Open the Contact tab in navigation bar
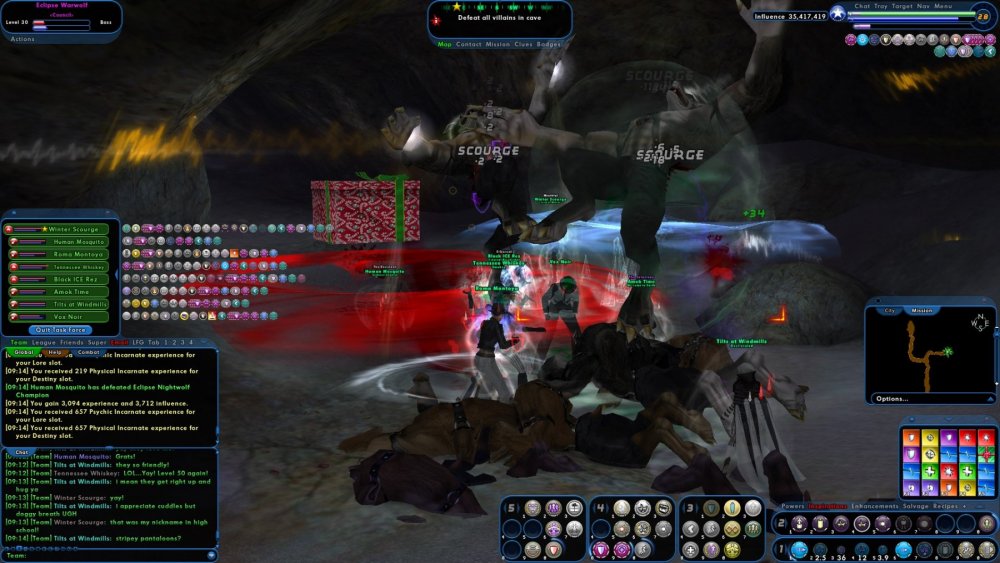The image size is (1000, 563). coord(468,44)
